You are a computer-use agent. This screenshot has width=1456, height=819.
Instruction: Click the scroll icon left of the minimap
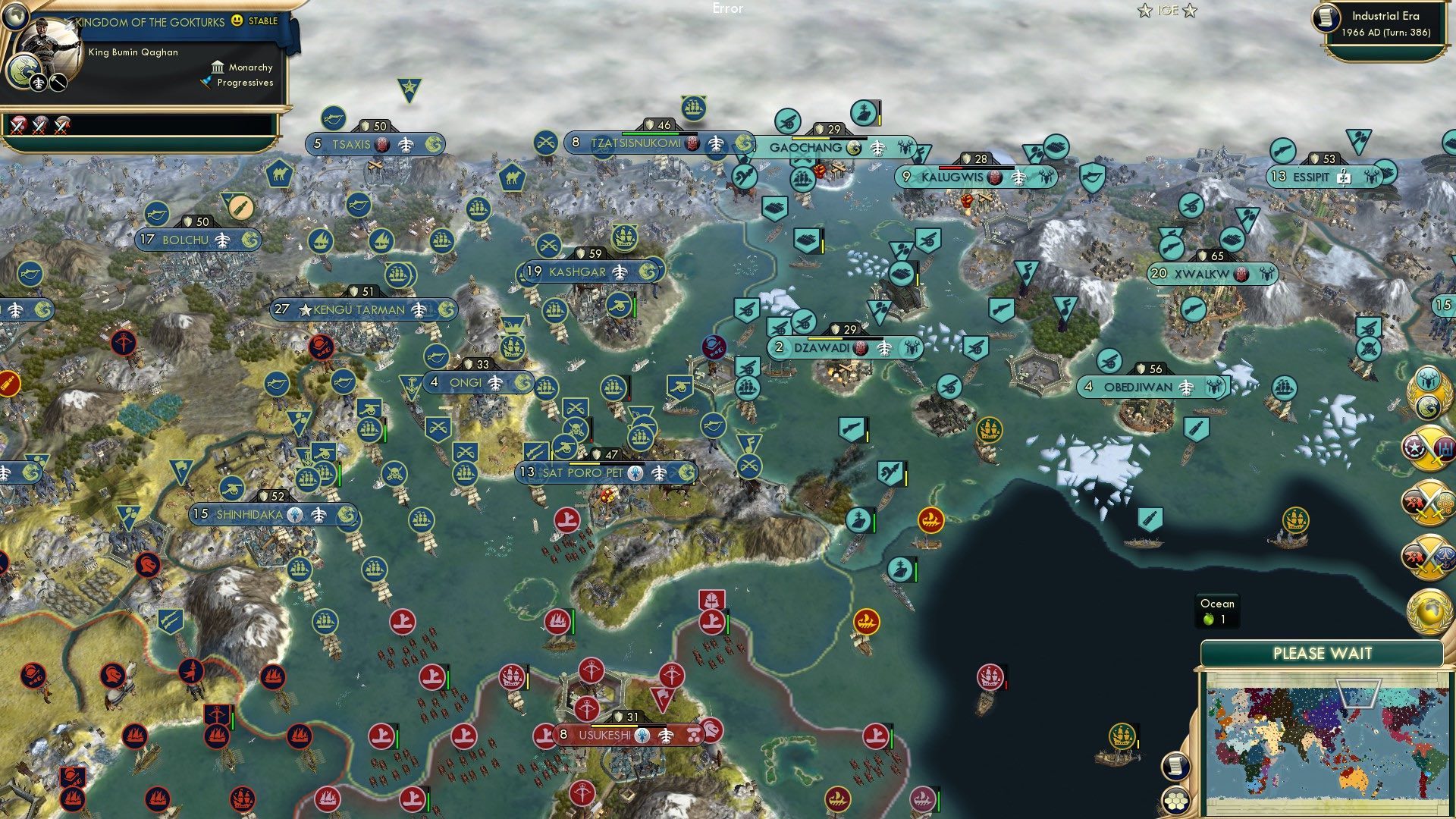tap(1176, 765)
